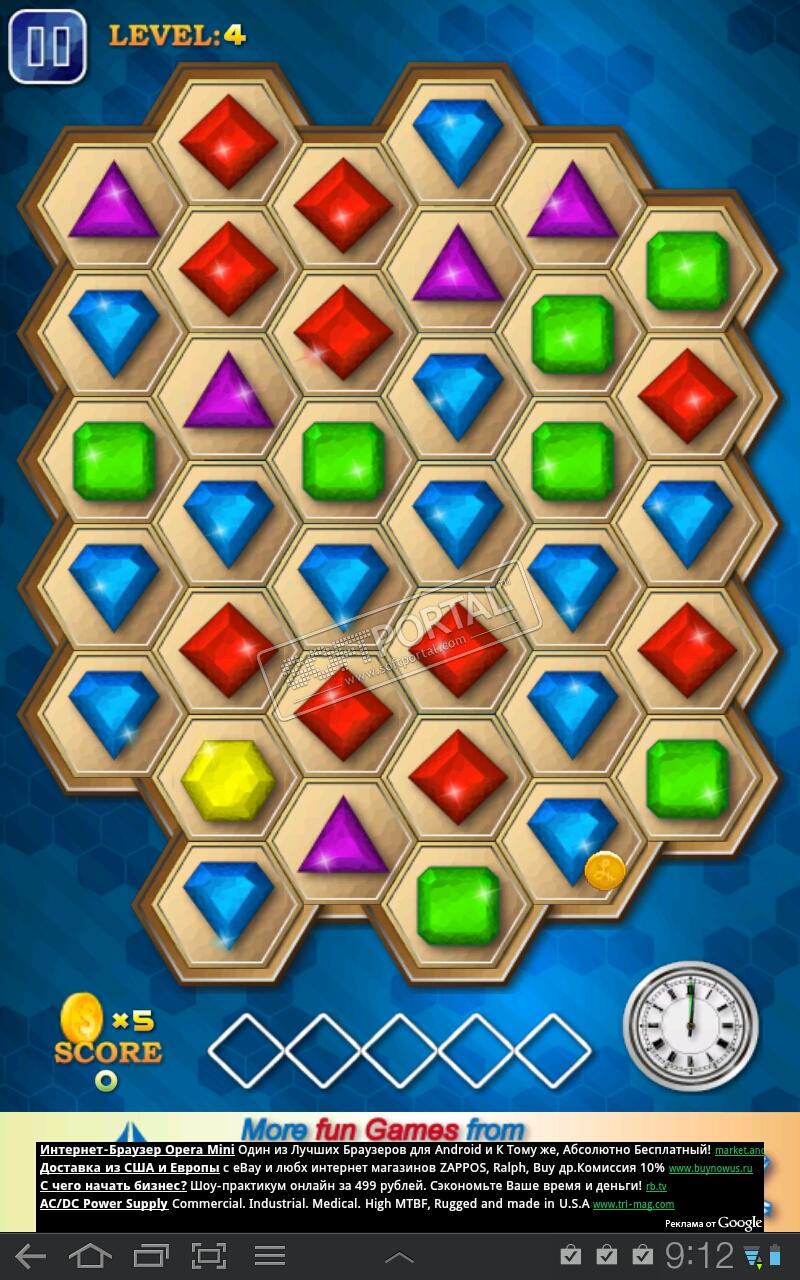
Task: Pause the game with the pause button
Action: pyautogui.click(x=47, y=46)
